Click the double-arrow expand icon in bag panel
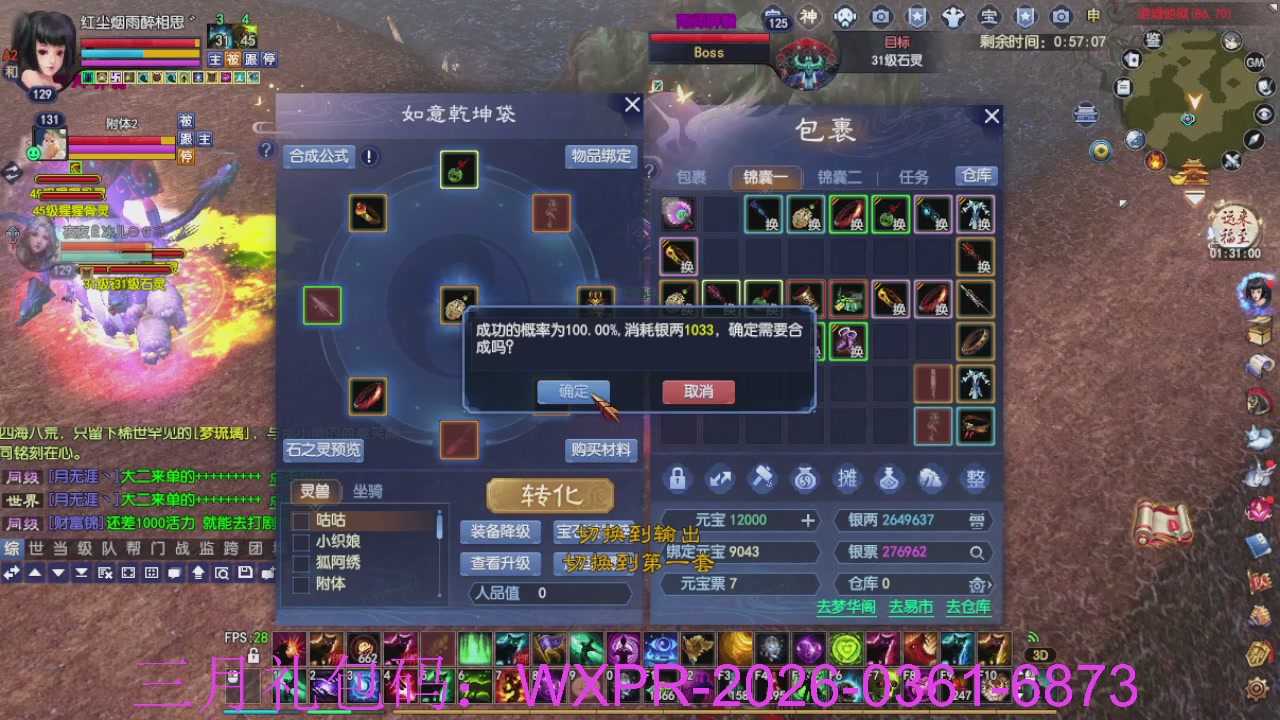The width and height of the screenshot is (1280, 720). click(719, 480)
